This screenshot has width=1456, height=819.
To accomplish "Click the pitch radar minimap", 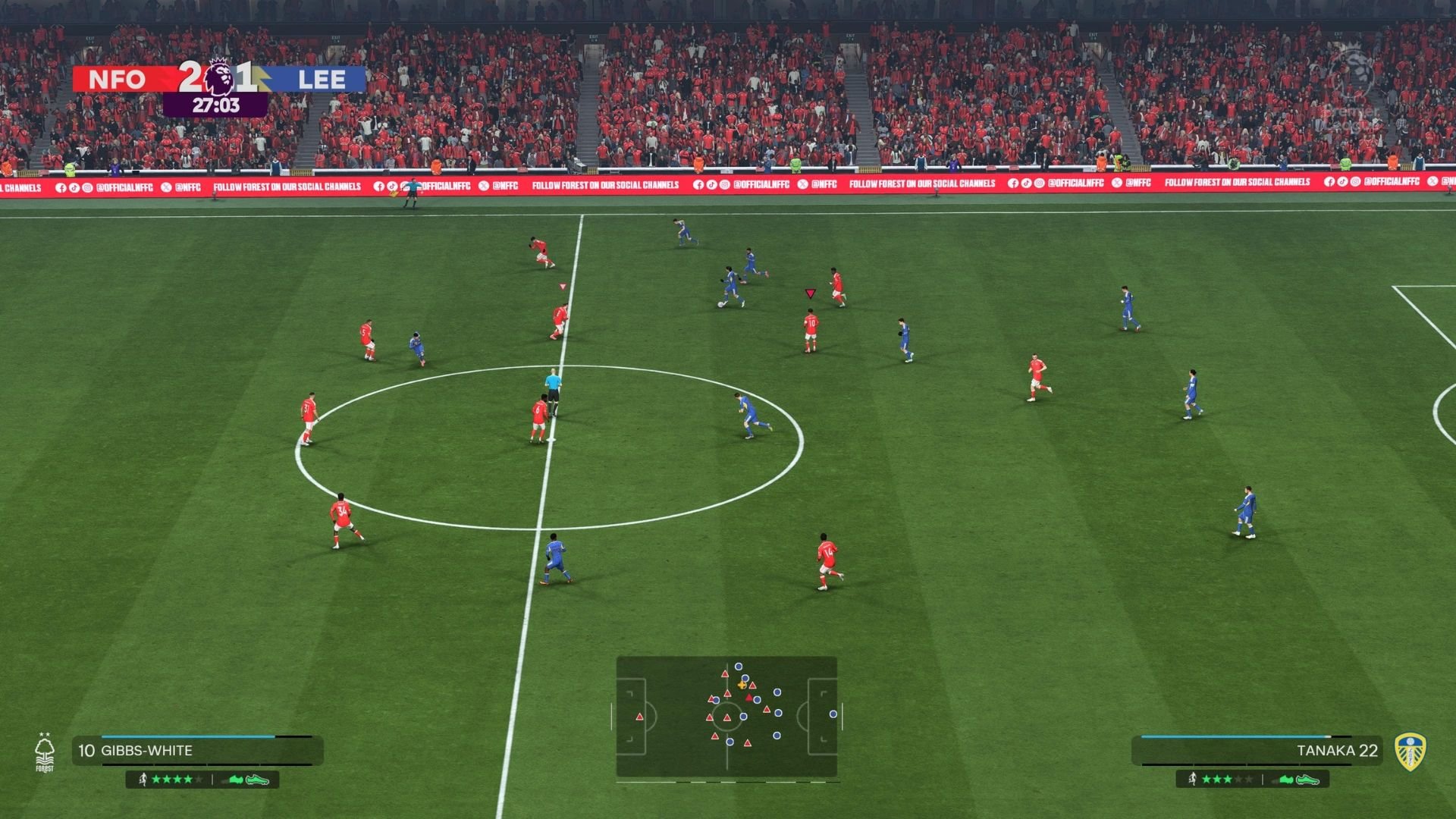I will [x=726, y=717].
